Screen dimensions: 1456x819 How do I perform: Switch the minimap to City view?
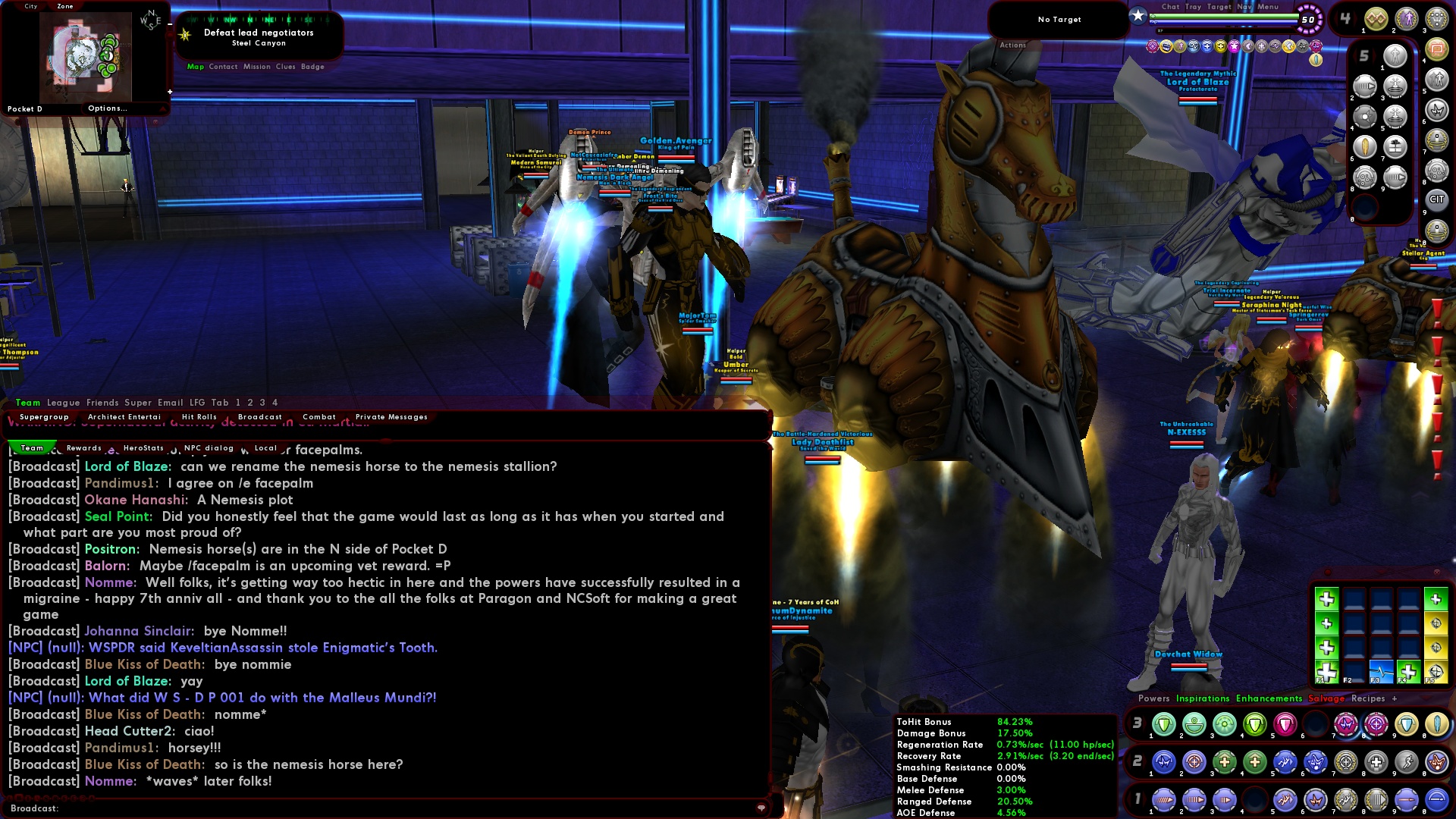(30, 5)
